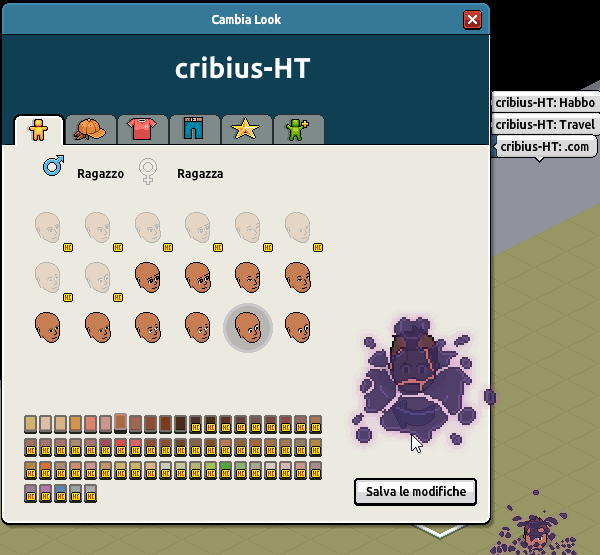Select the bright green HC skin swatch

[225, 469]
